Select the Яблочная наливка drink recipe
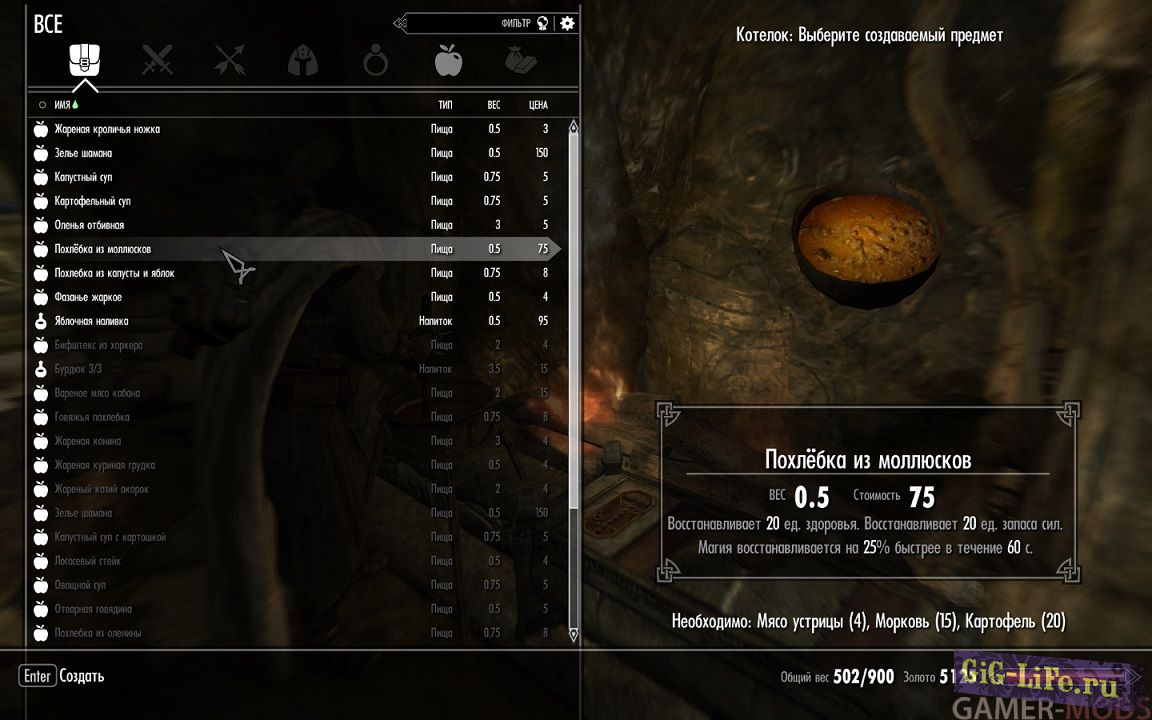1152x720 pixels. click(x=91, y=321)
